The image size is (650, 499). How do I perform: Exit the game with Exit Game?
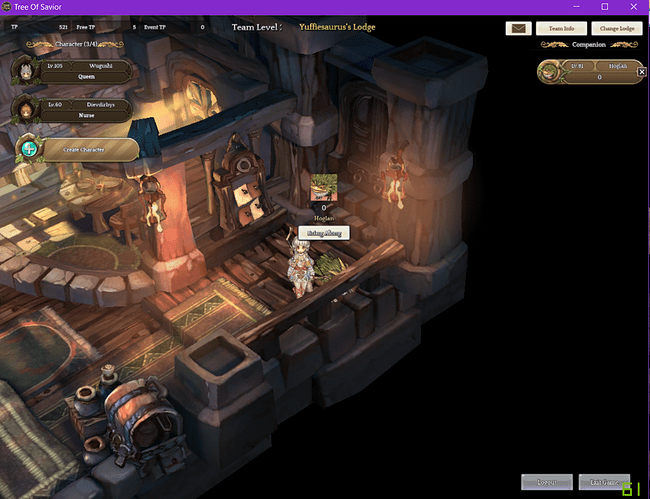[604, 482]
